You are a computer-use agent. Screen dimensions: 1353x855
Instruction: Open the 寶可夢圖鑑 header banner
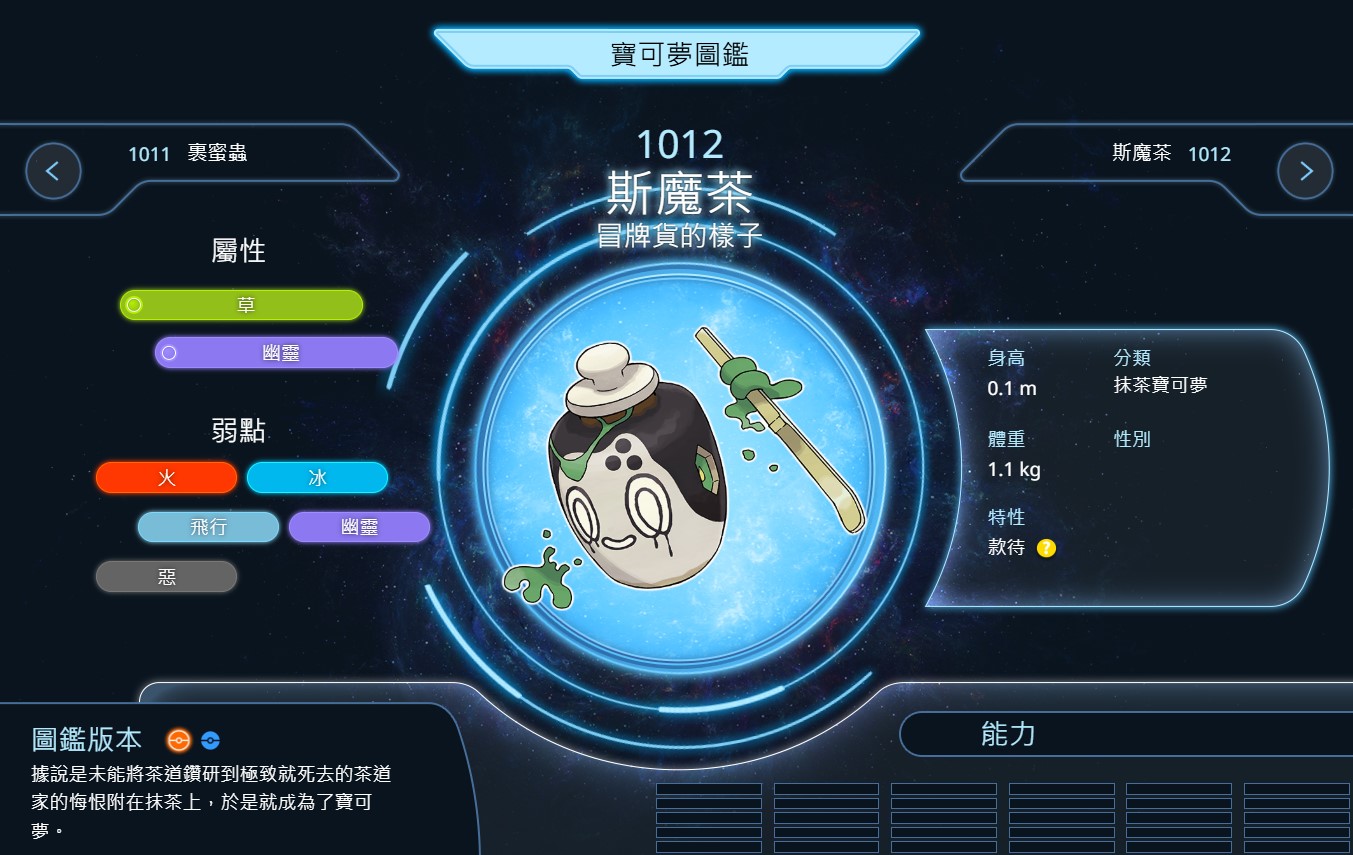coord(678,54)
